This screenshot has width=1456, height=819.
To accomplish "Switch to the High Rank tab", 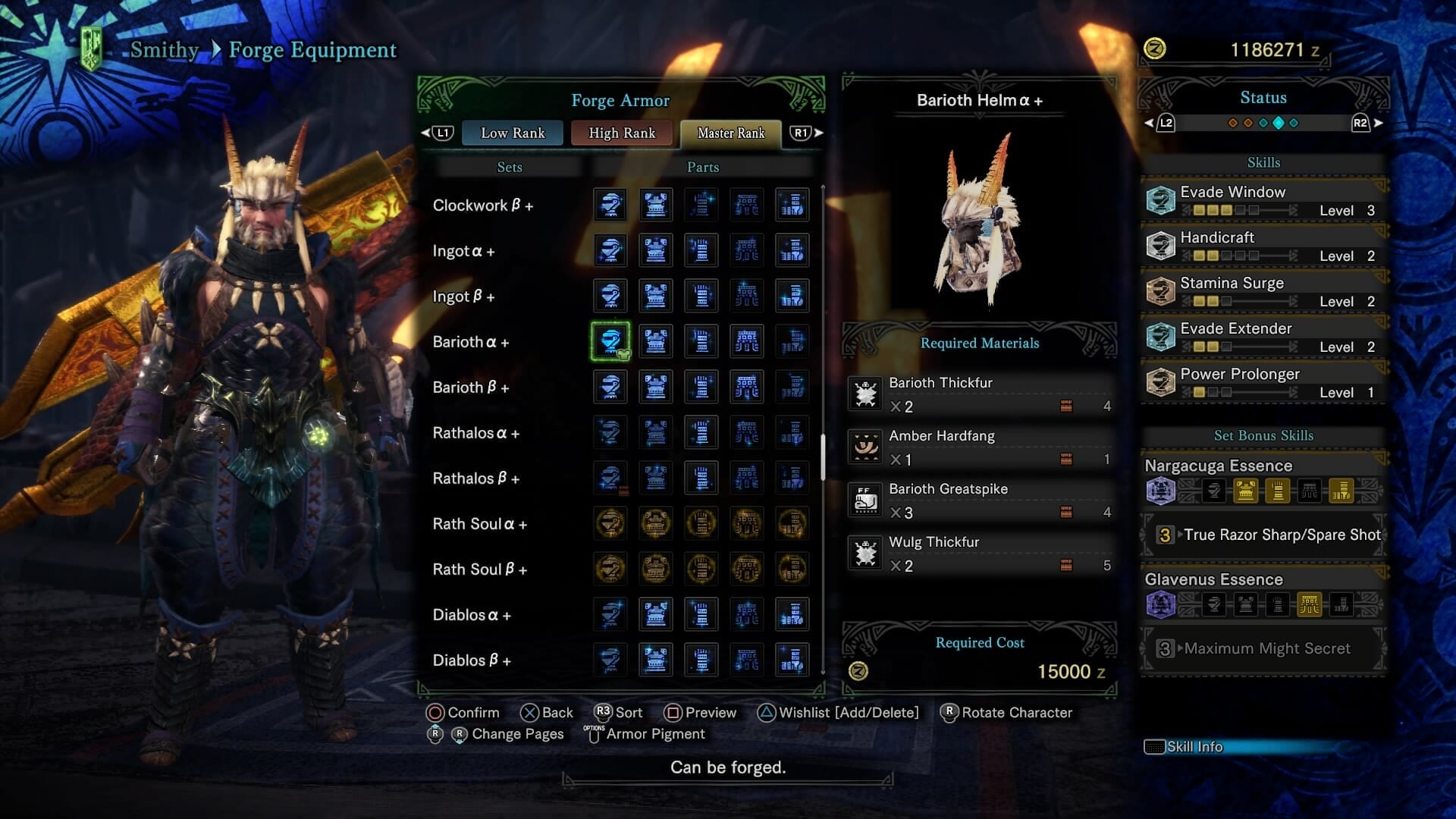I will pos(622,133).
